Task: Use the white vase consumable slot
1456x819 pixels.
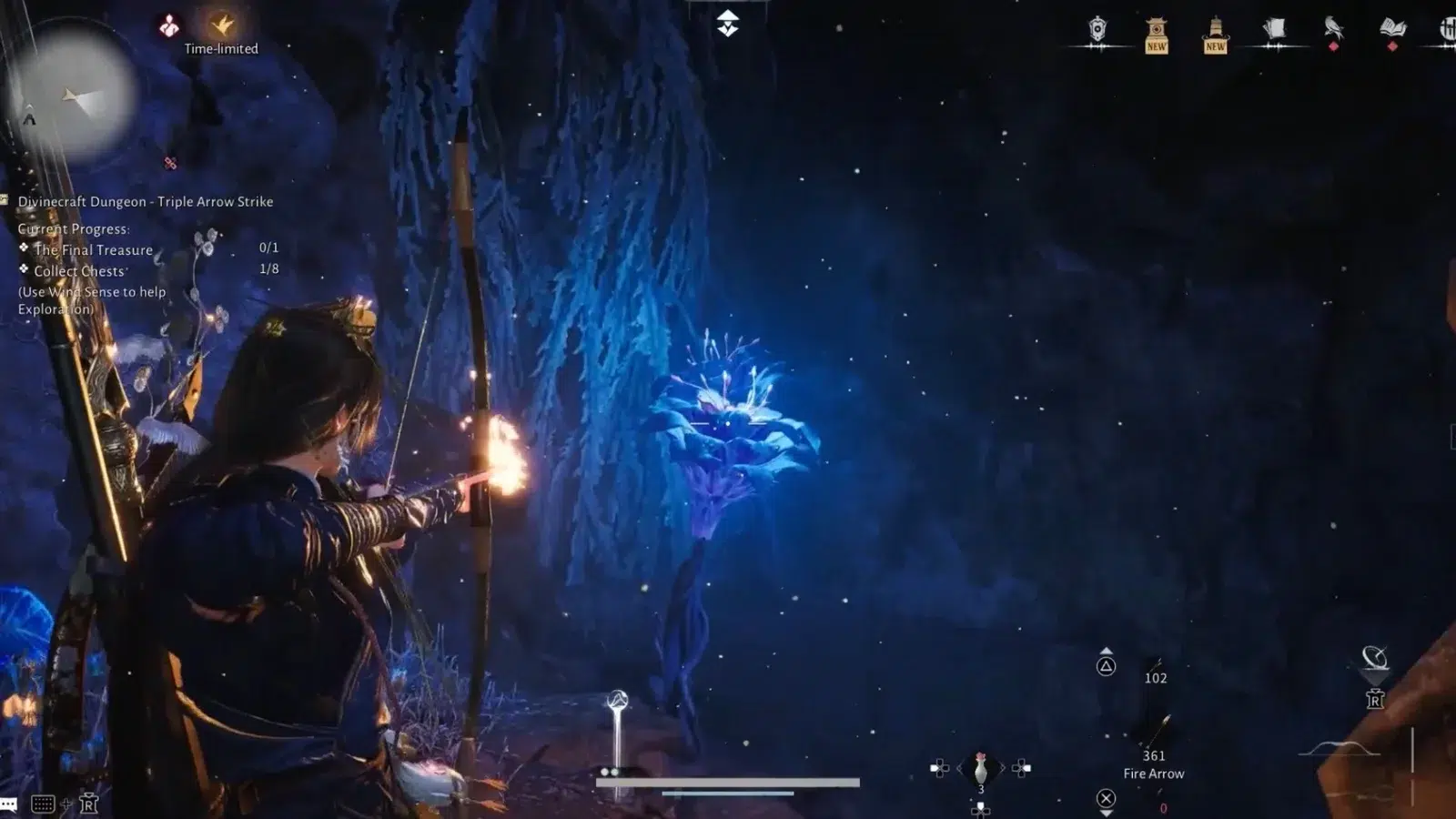Action: [980, 770]
